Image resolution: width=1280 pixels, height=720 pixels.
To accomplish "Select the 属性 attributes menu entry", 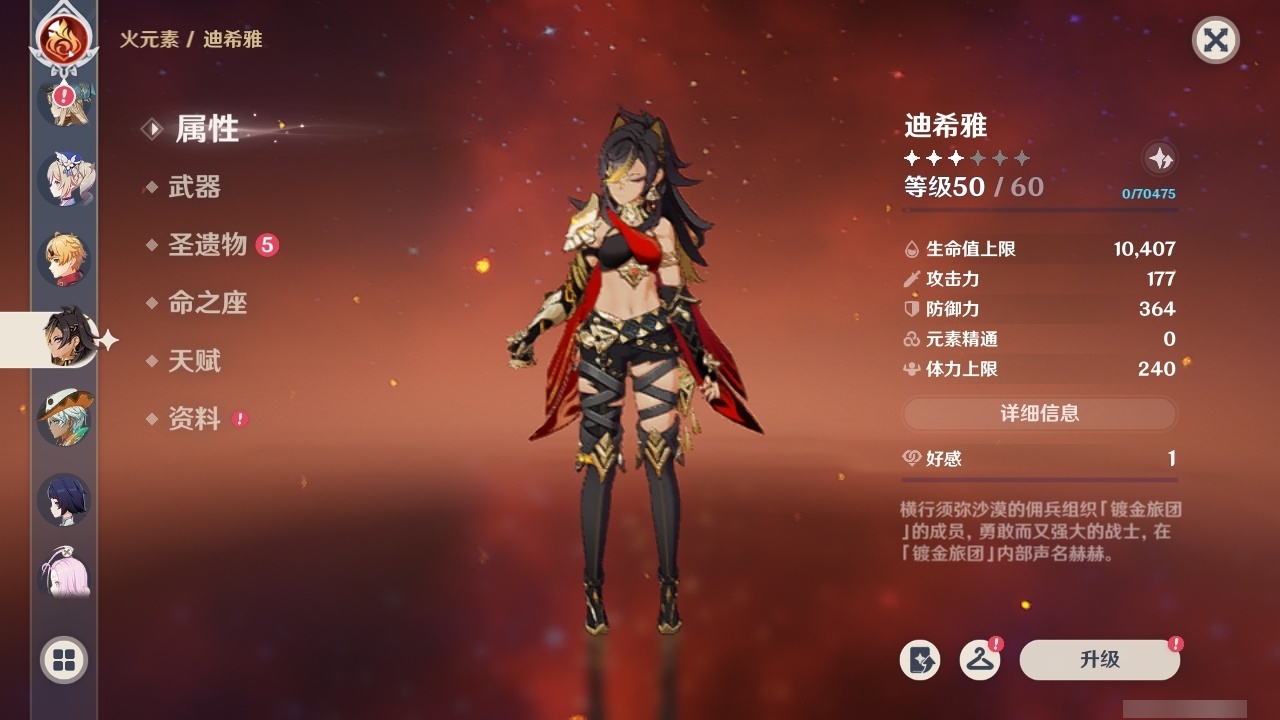I will coord(206,128).
